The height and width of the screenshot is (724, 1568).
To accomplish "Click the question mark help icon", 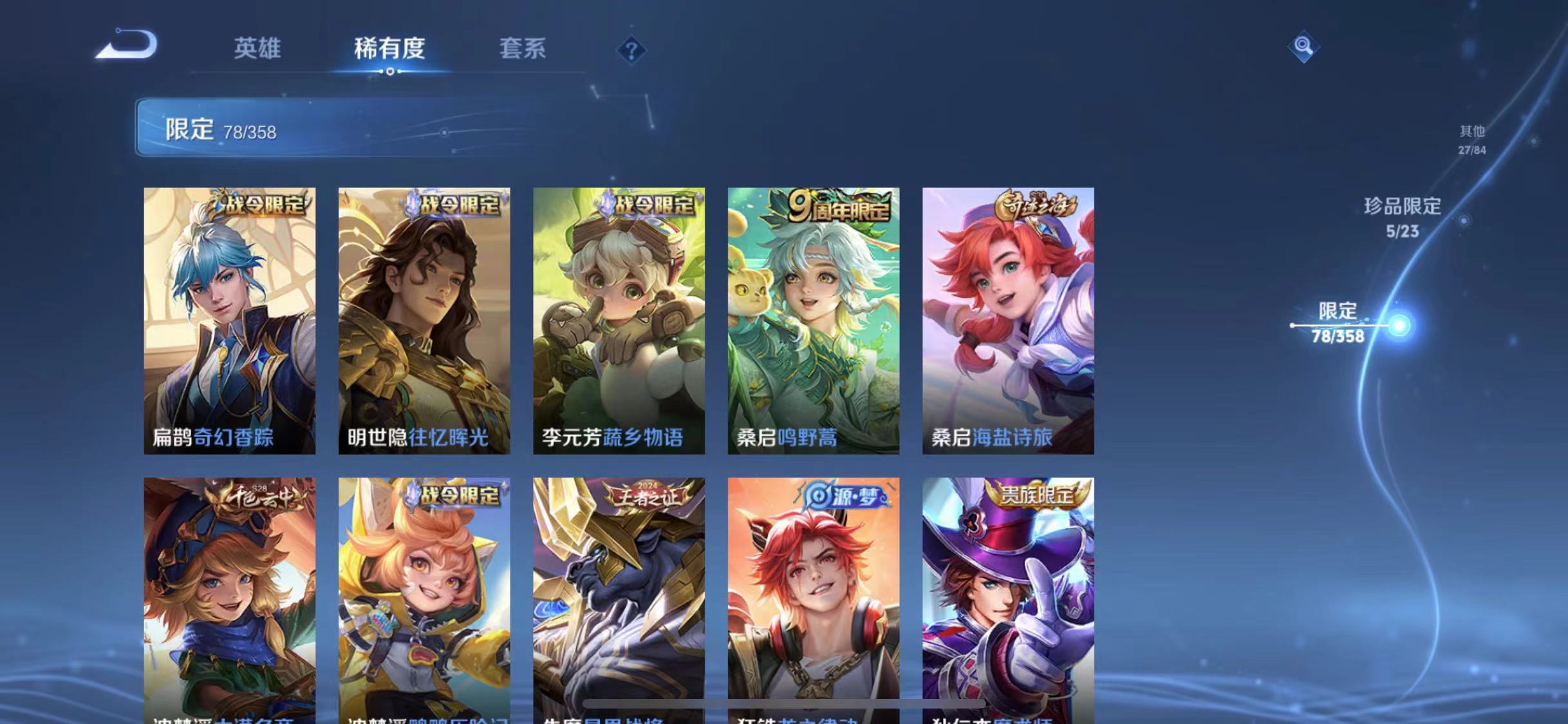I will (632, 50).
